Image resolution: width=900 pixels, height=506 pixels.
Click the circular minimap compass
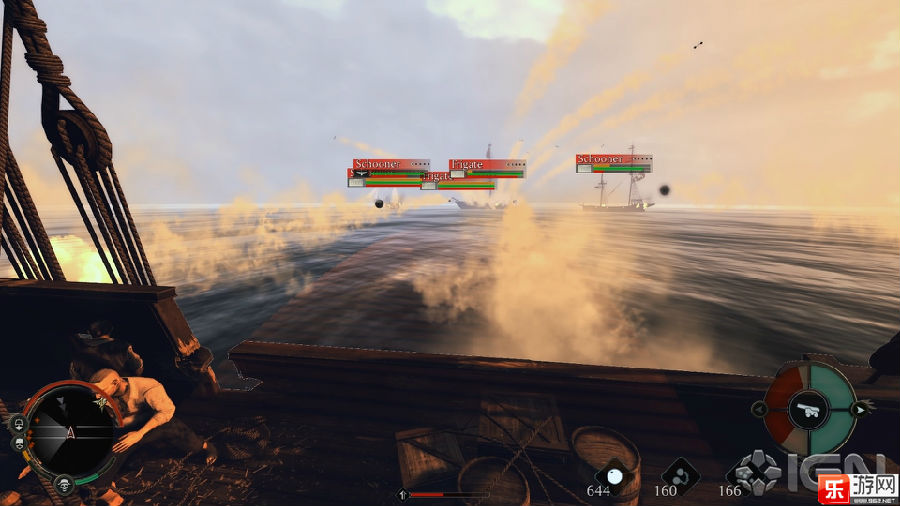coord(67,431)
